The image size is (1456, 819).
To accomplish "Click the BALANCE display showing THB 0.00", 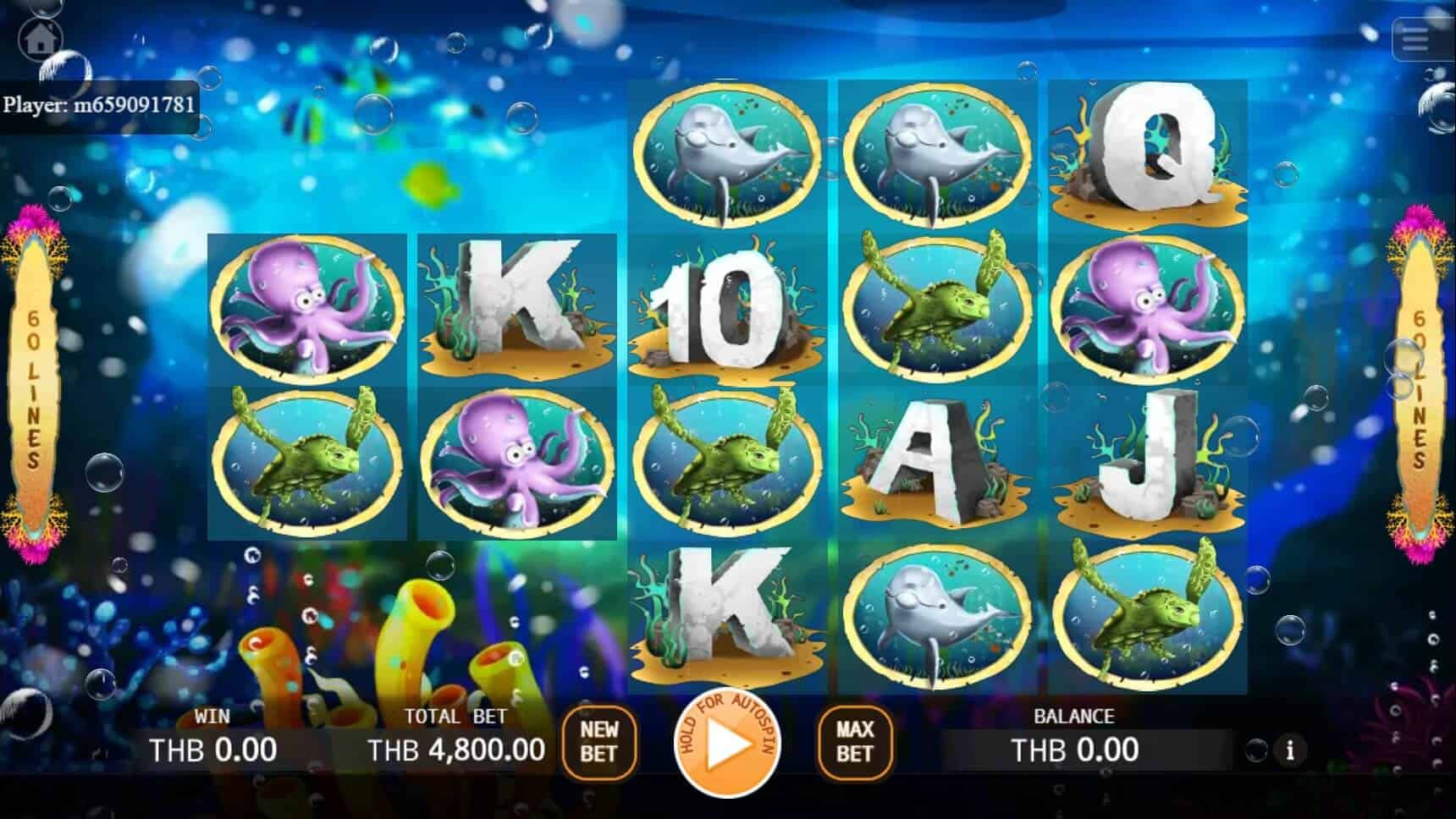I will (x=1076, y=748).
